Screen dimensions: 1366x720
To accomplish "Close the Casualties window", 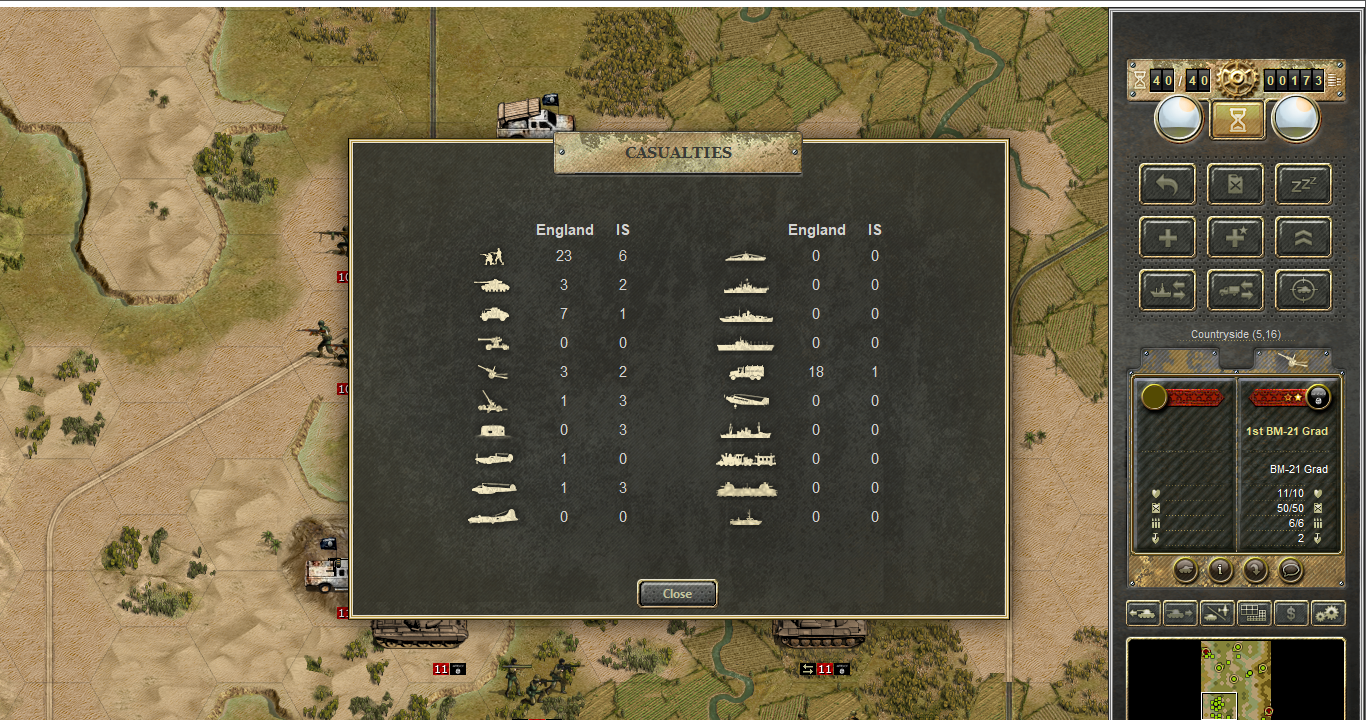I will (x=677, y=593).
